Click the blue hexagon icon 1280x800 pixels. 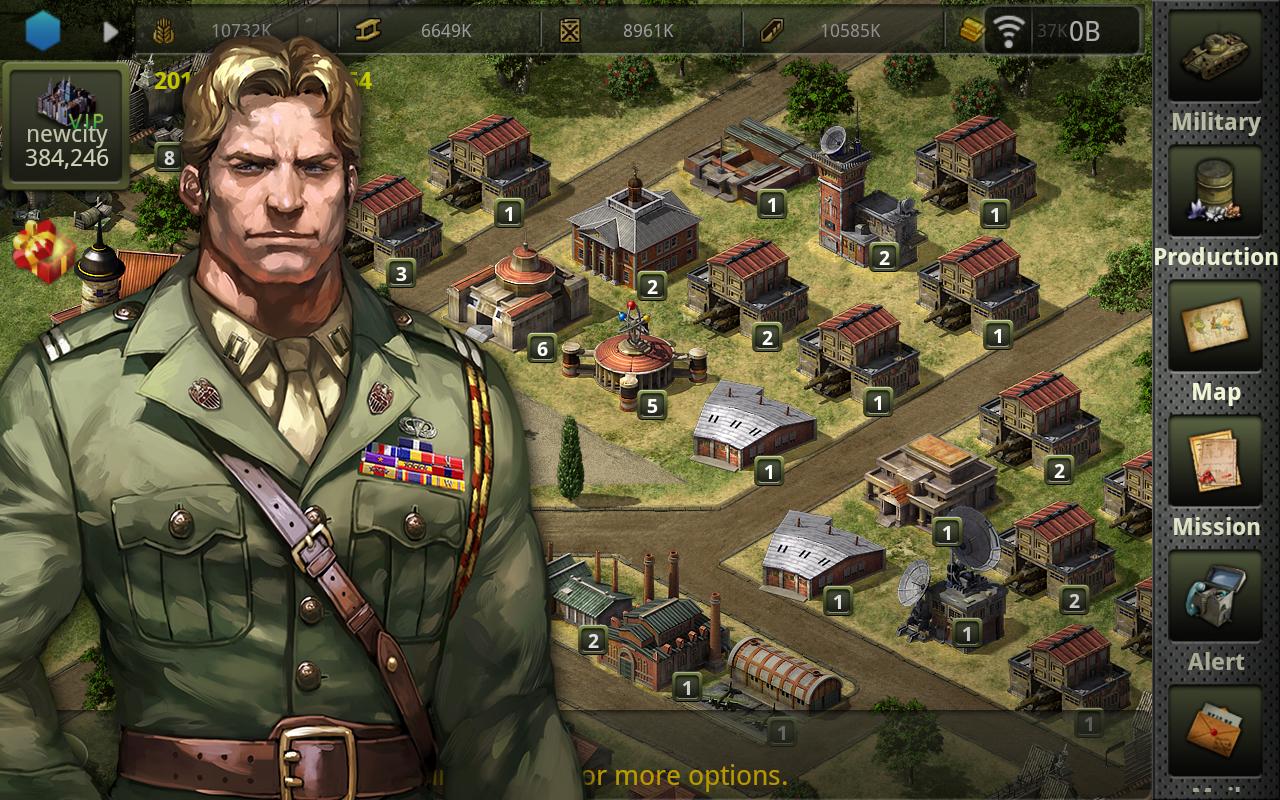pos(43,30)
